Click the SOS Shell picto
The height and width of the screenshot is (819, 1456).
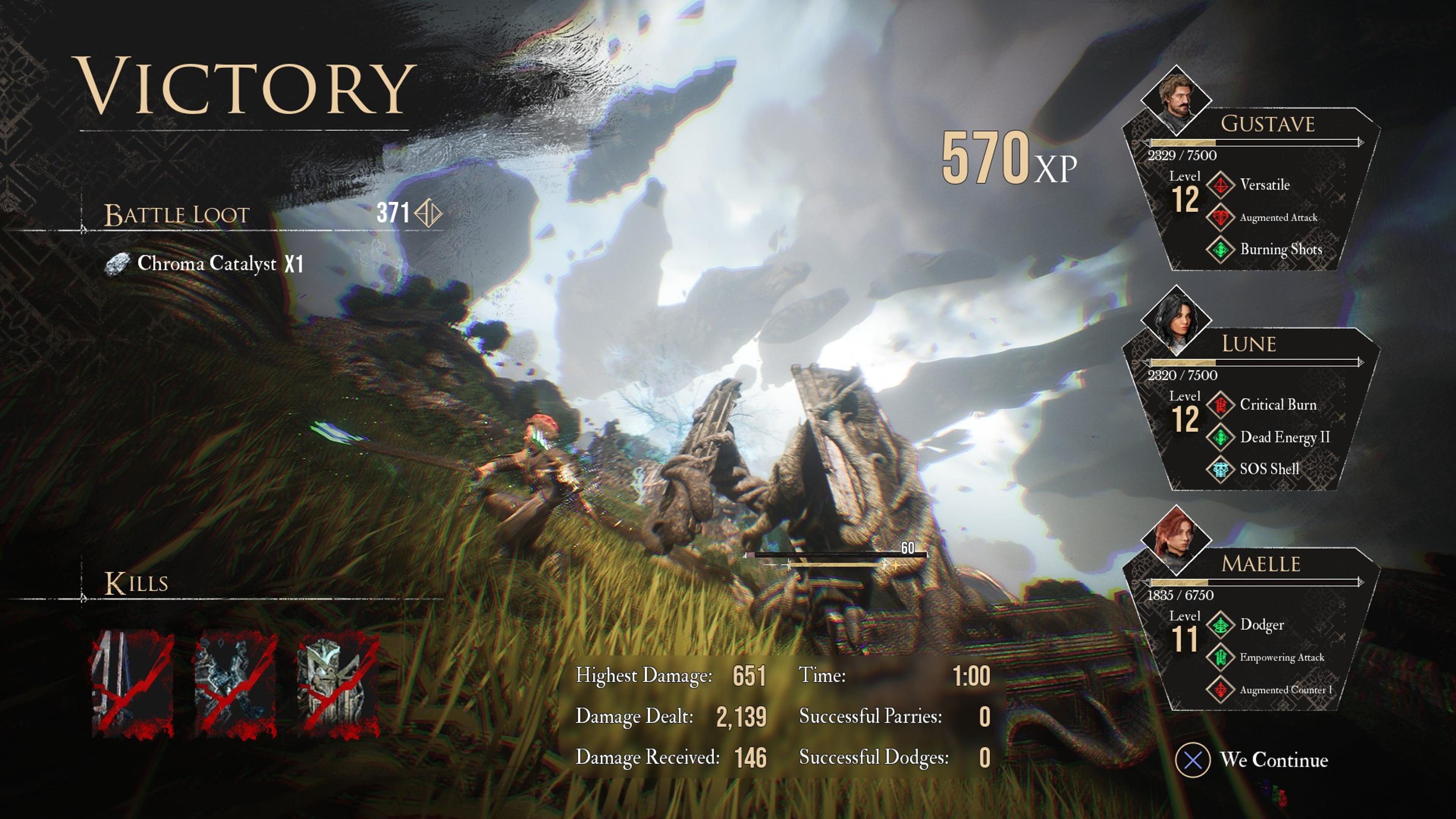click(1269, 469)
